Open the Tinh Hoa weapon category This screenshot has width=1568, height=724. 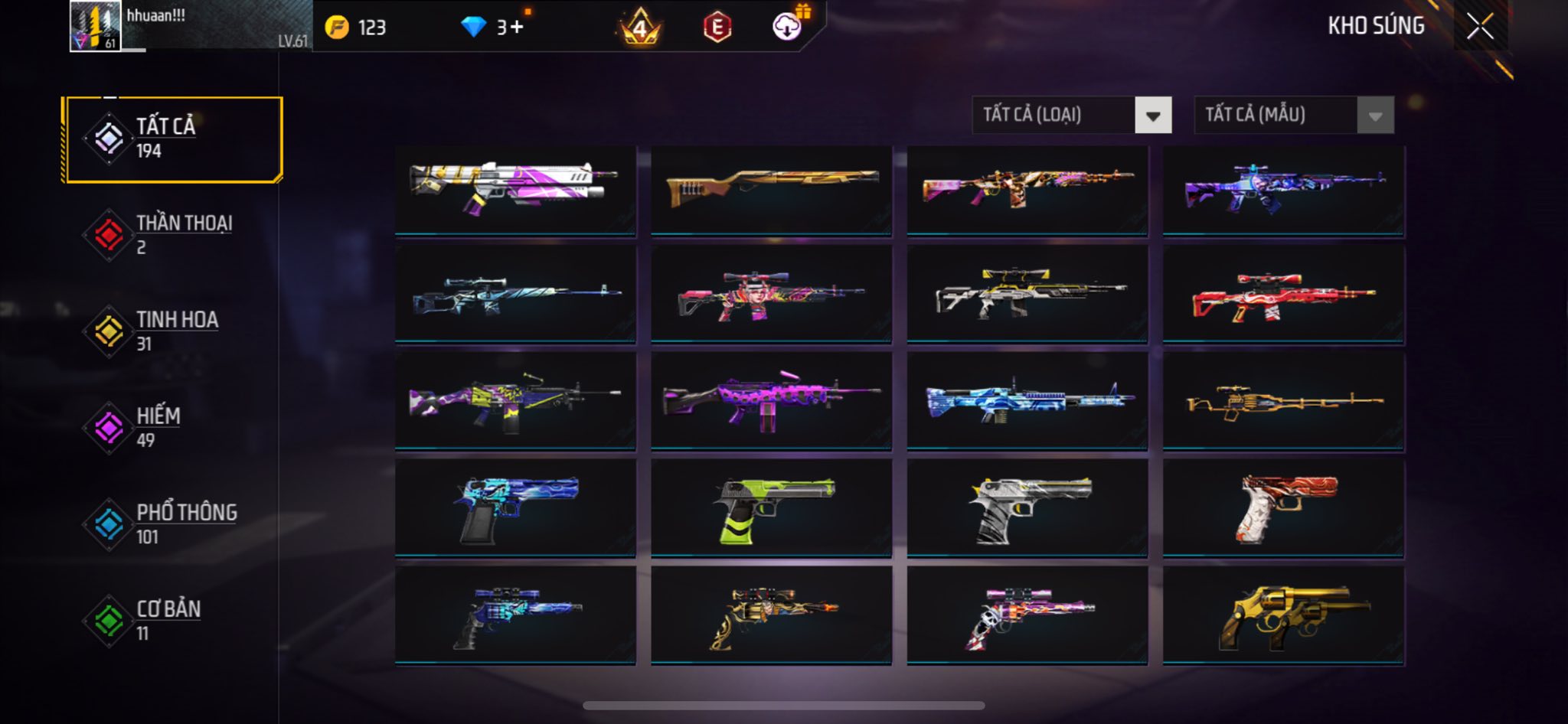[175, 331]
